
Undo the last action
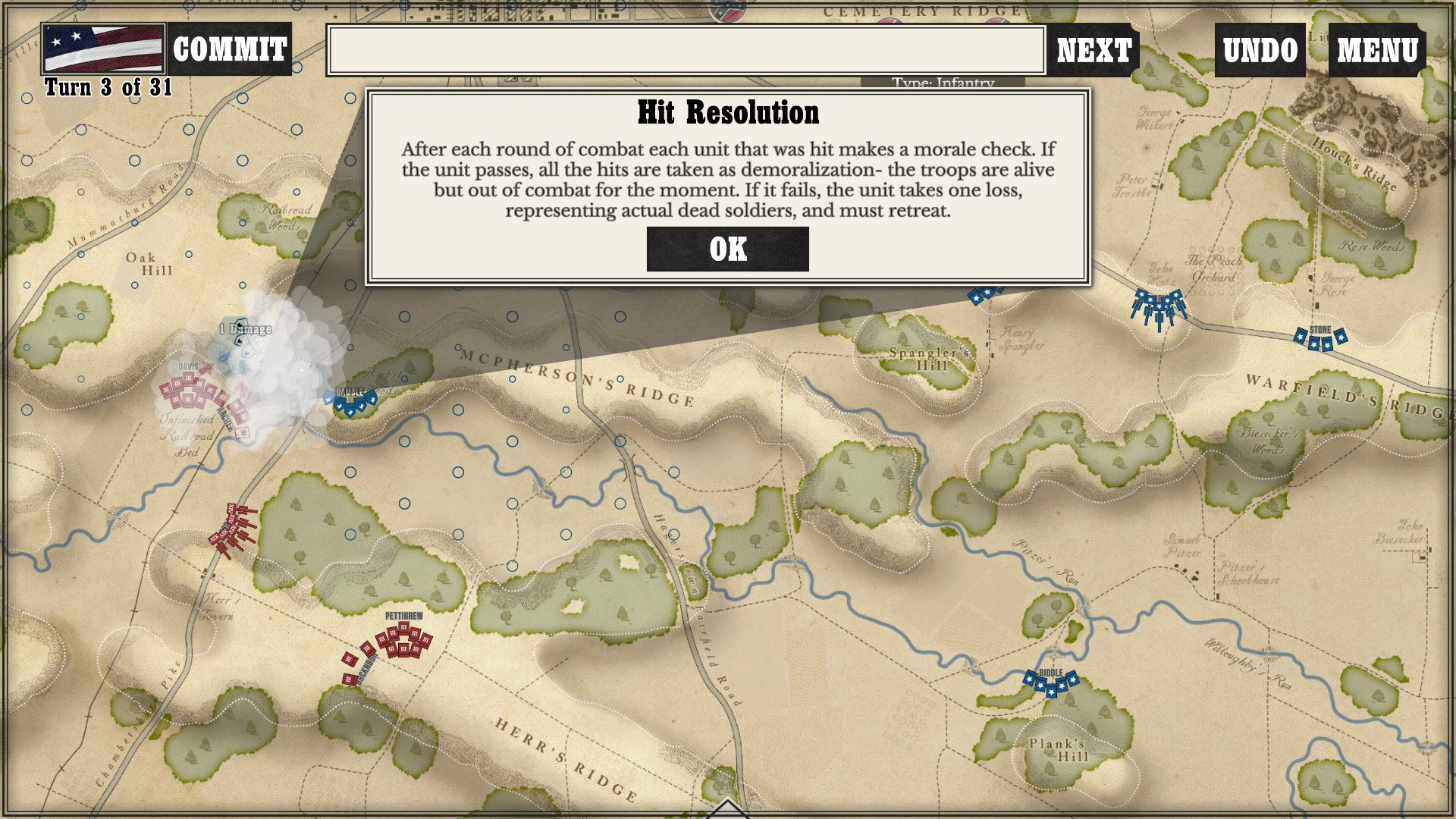tap(1260, 50)
